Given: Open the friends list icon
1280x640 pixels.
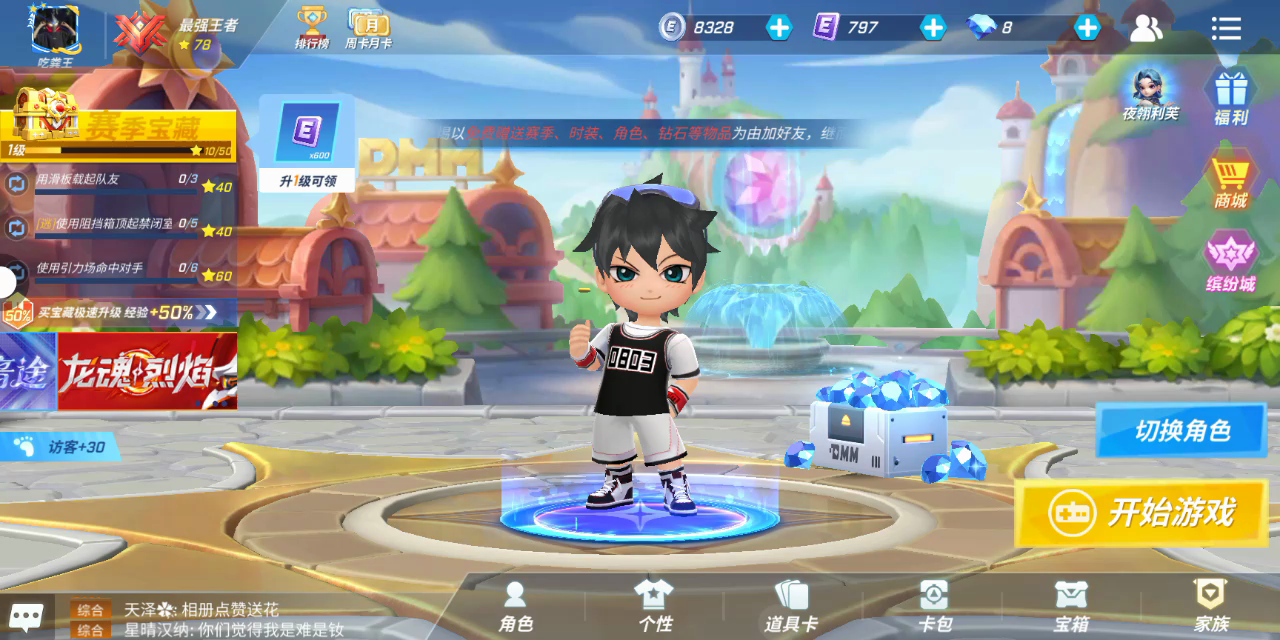Looking at the screenshot, I should [1146, 28].
